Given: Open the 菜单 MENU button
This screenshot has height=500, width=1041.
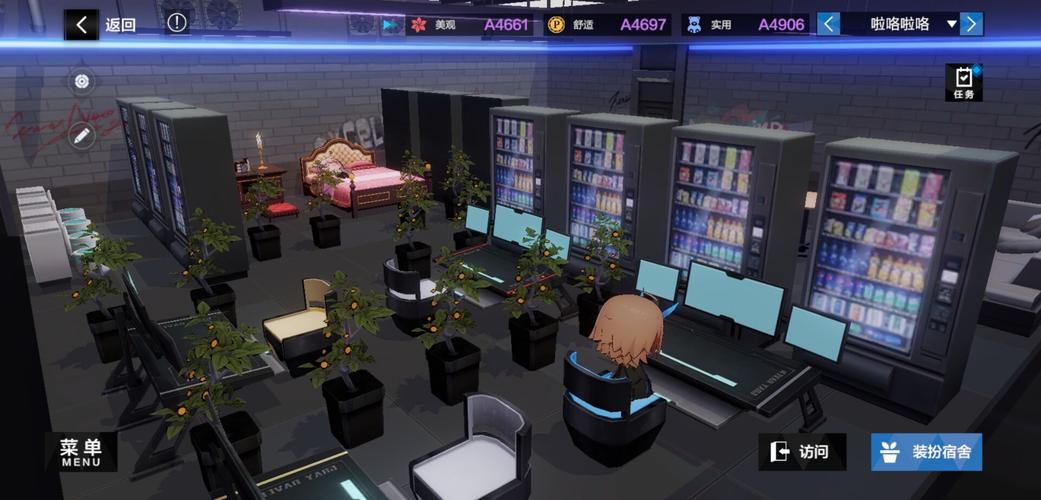Looking at the screenshot, I should 81,451.
